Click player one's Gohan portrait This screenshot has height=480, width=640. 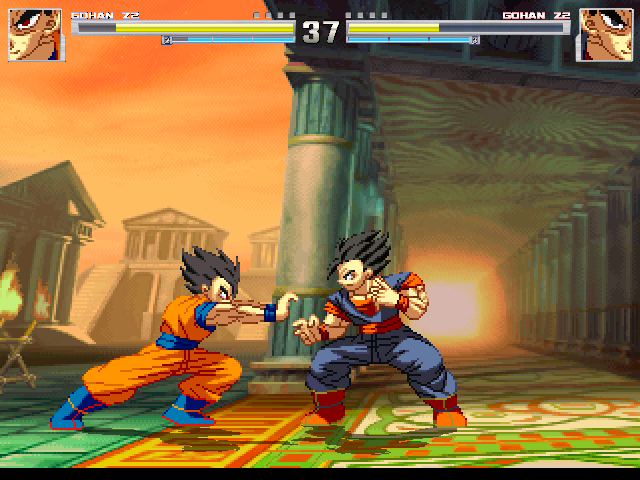click(35, 34)
